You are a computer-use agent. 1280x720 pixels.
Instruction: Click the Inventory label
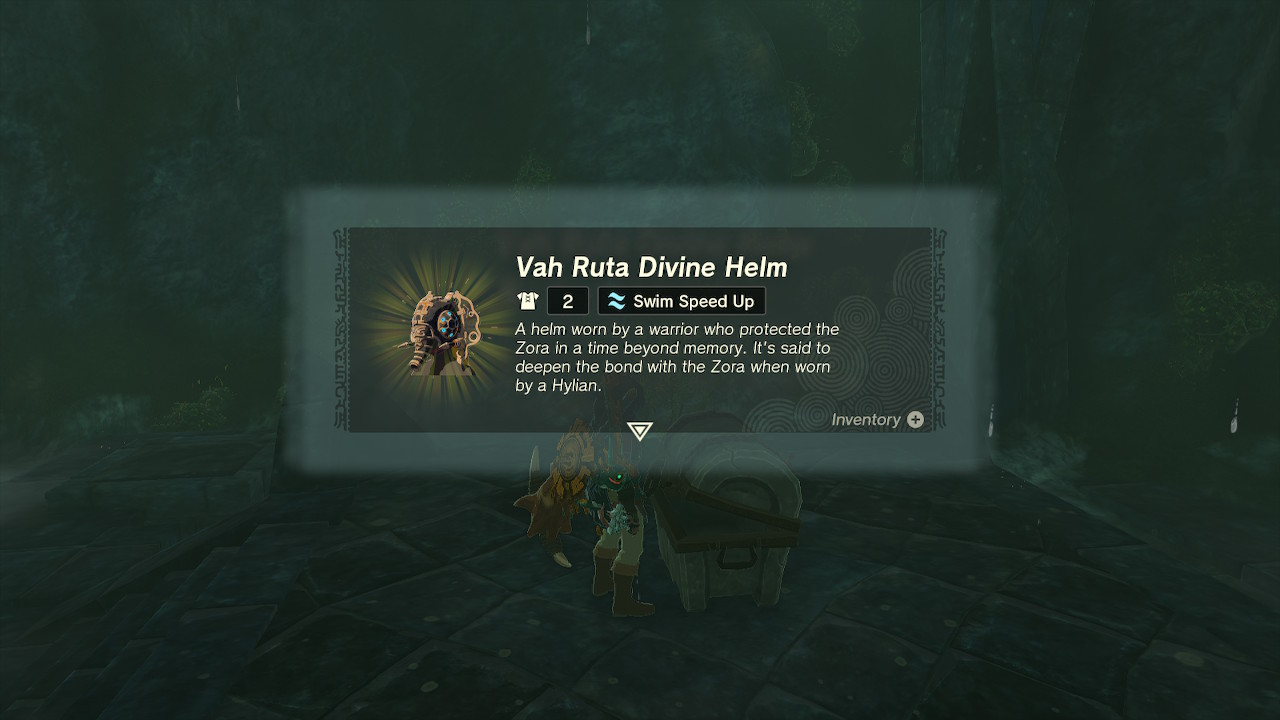point(865,420)
